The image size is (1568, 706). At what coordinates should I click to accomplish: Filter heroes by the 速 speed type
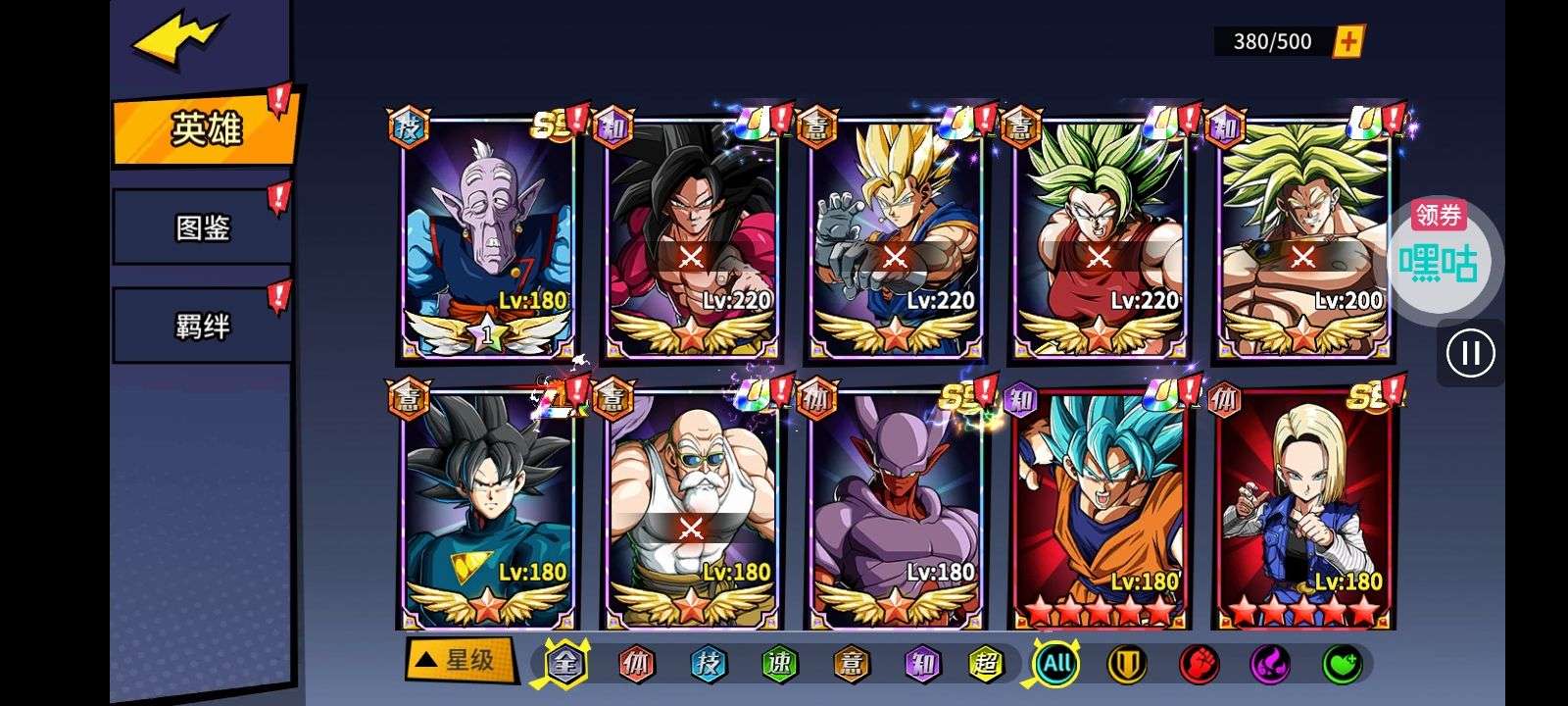779,664
